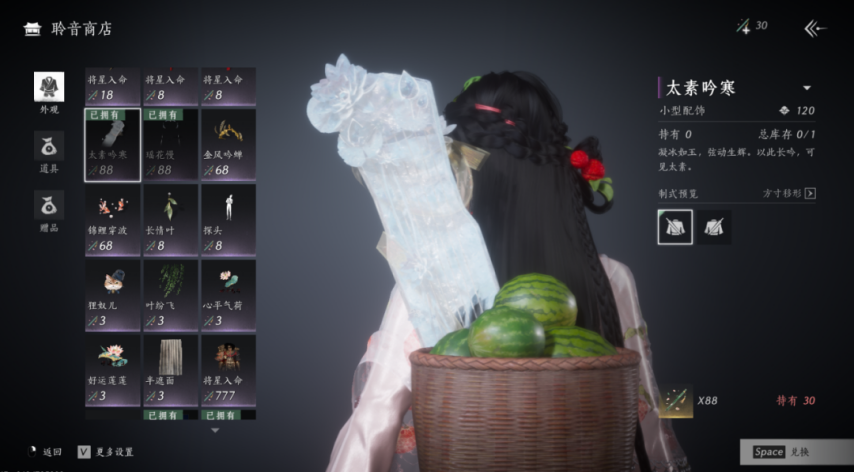The image size is (854, 472).
Task: Choose the 金凤吟蝉 accessory
Action: click(x=227, y=145)
